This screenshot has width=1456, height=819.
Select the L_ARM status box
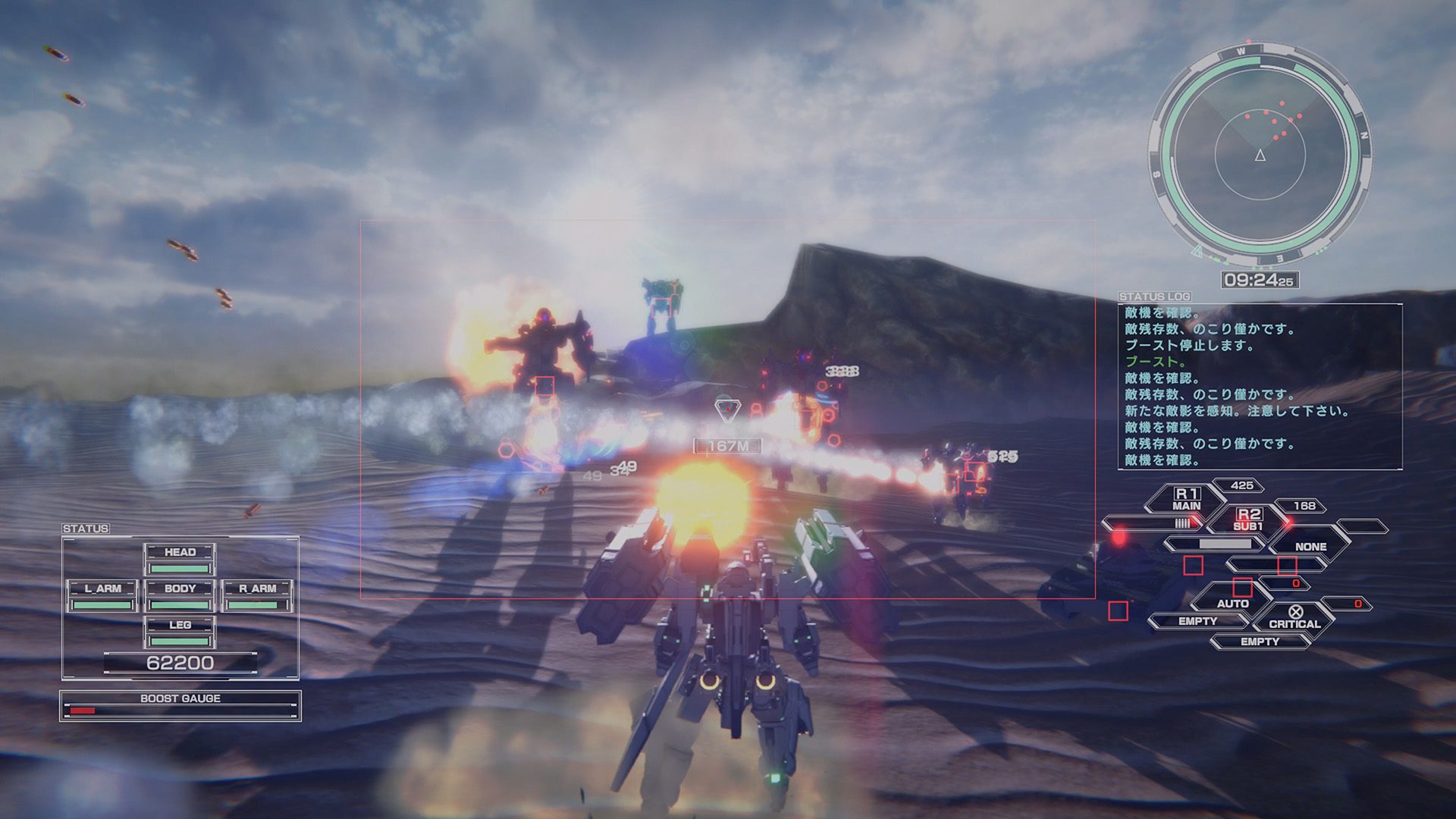point(102,595)
